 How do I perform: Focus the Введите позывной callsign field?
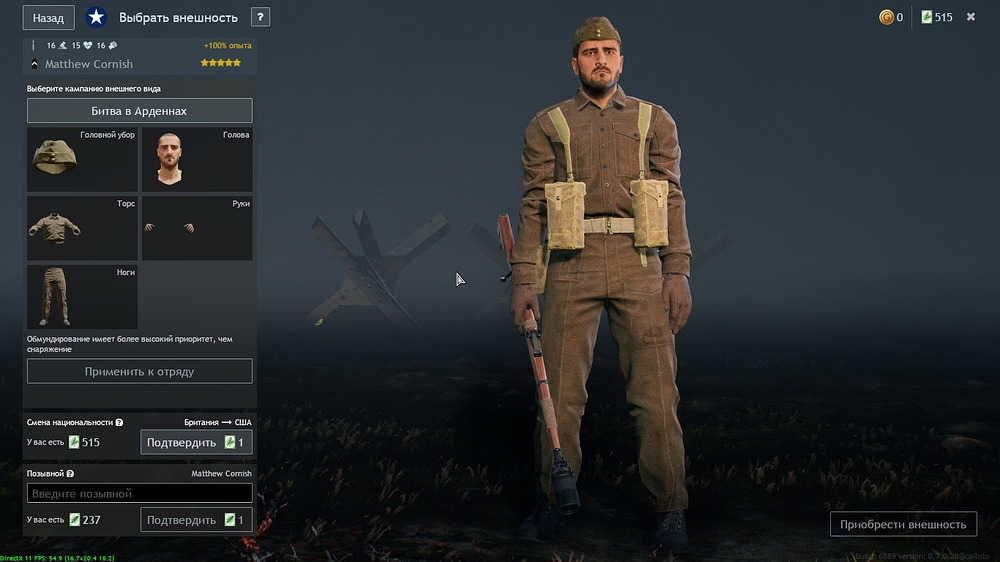[x=139, y=494]
